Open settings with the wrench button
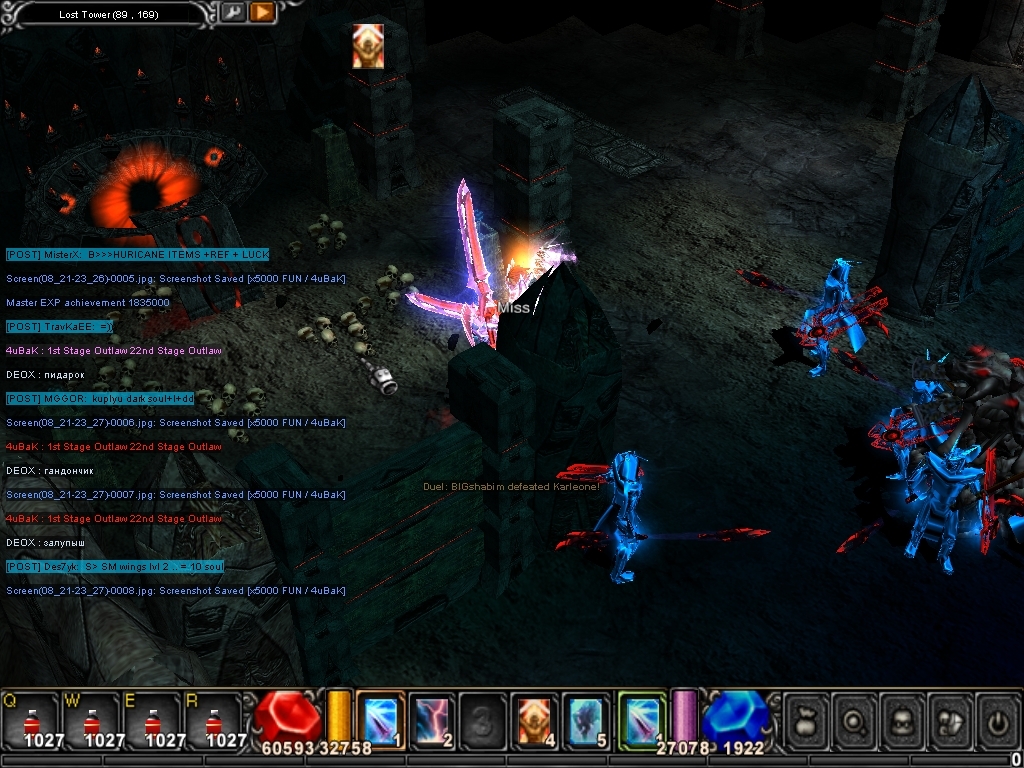 (232, 13)
